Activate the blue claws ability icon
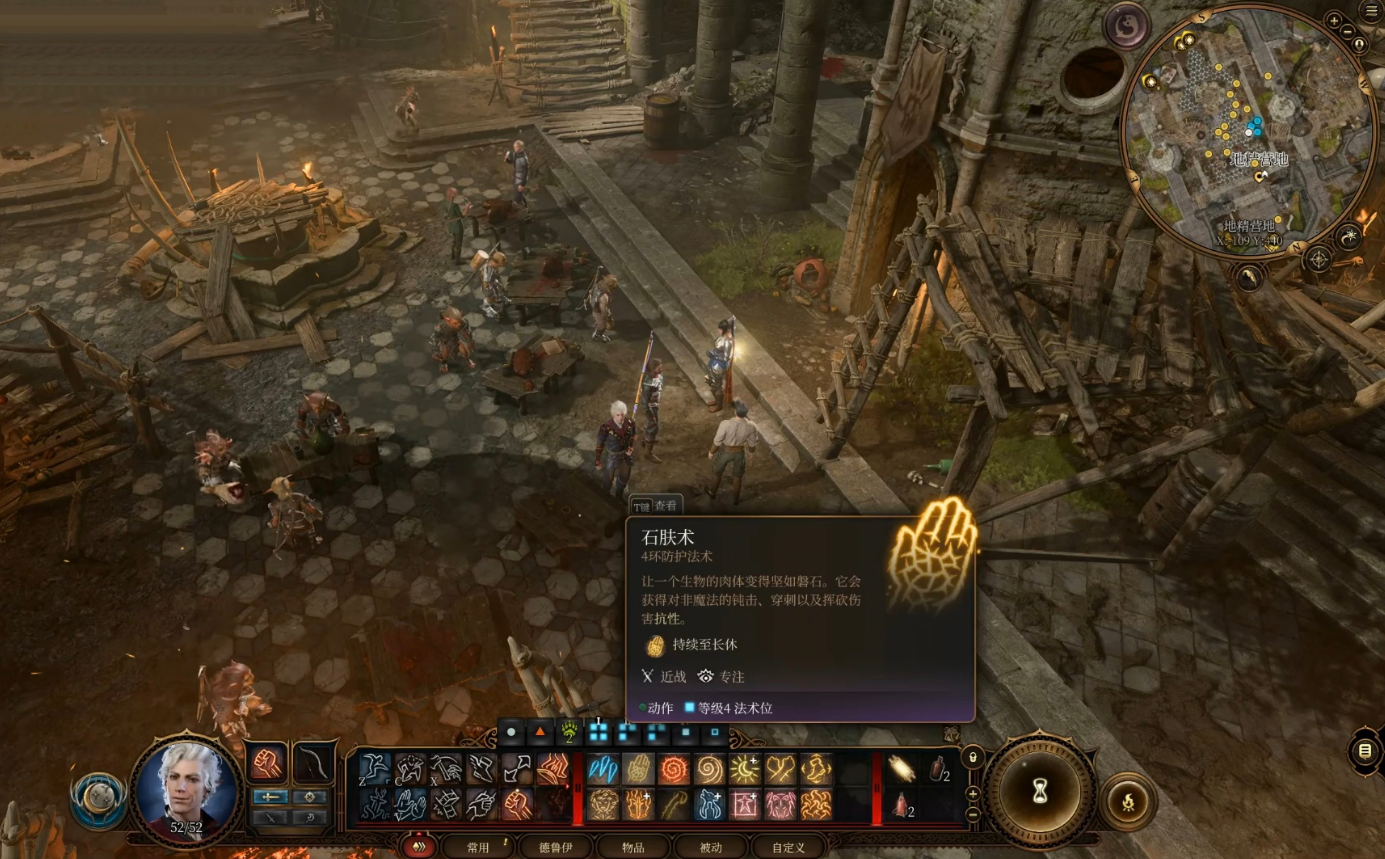The image size is (1385, 859). pyautogui.click(x=602, y=768)
